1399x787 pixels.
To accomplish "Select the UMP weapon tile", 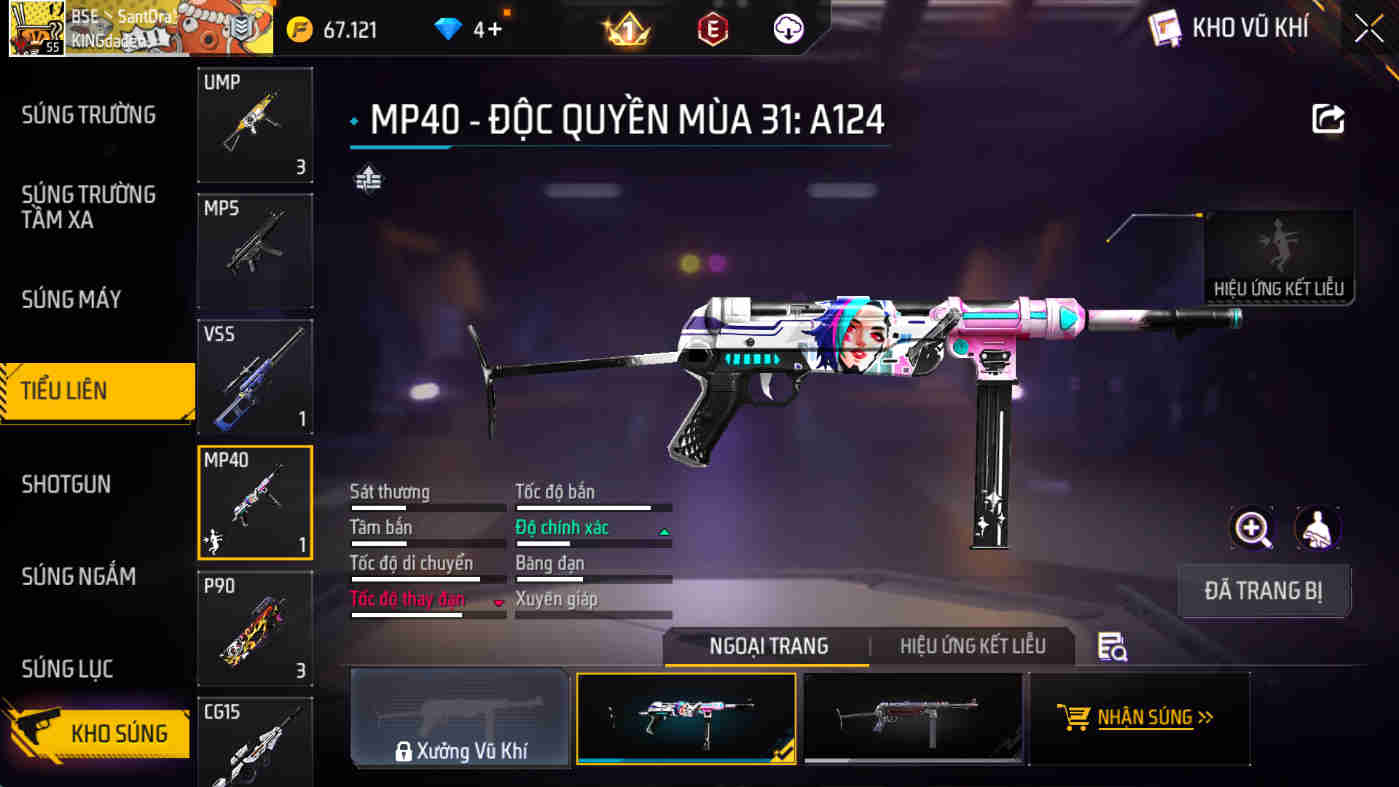I will (255, 125).
